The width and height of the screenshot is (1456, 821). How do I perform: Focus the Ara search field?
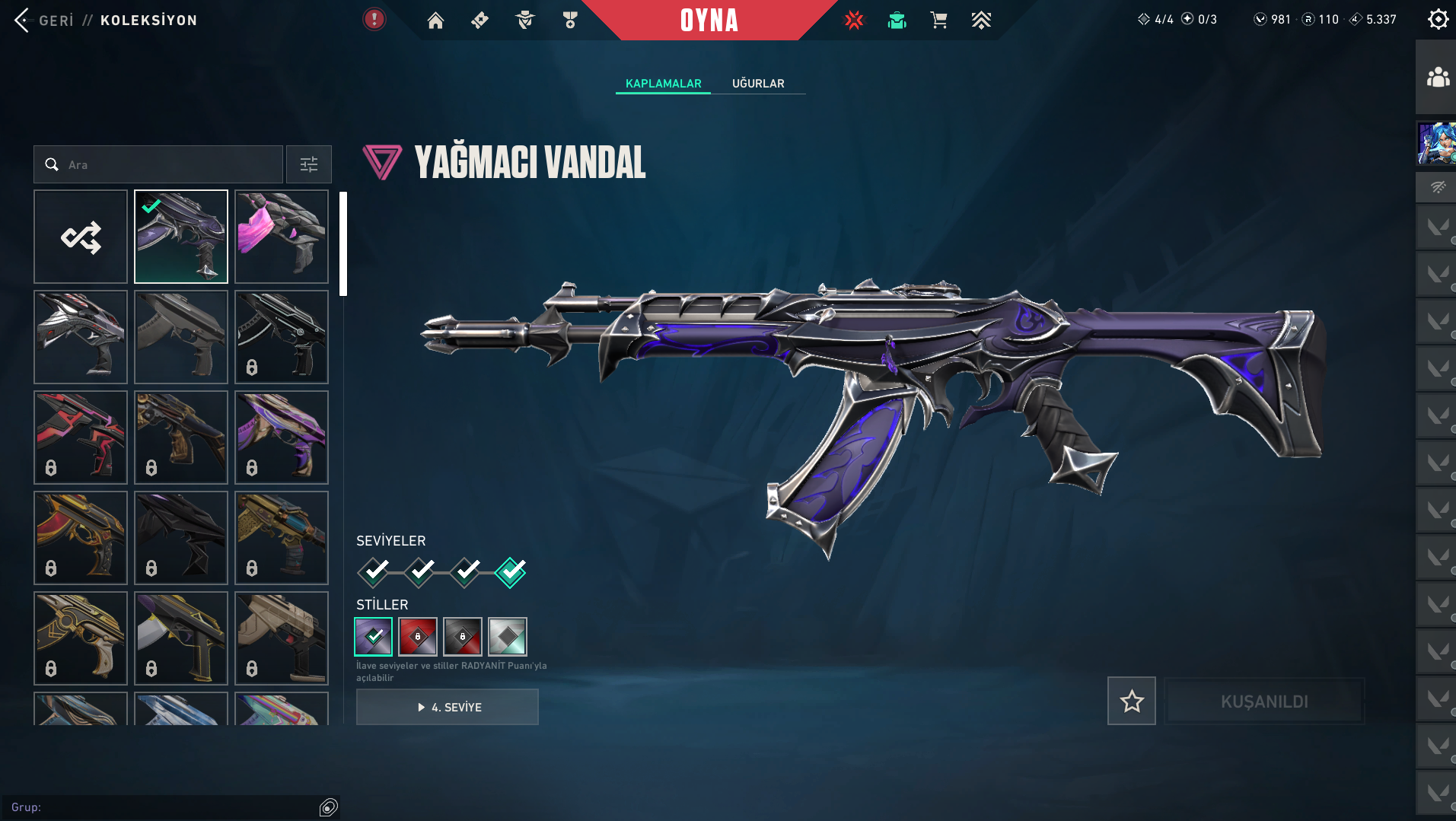(167, 164)
